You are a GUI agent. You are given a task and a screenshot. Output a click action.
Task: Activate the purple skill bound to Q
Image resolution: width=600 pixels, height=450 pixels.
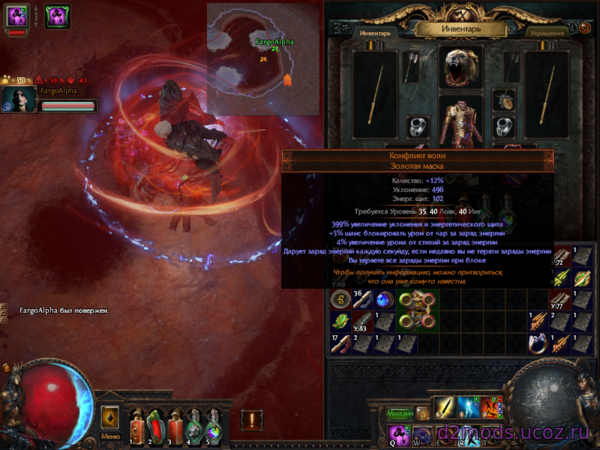click(x=400, y=434)
